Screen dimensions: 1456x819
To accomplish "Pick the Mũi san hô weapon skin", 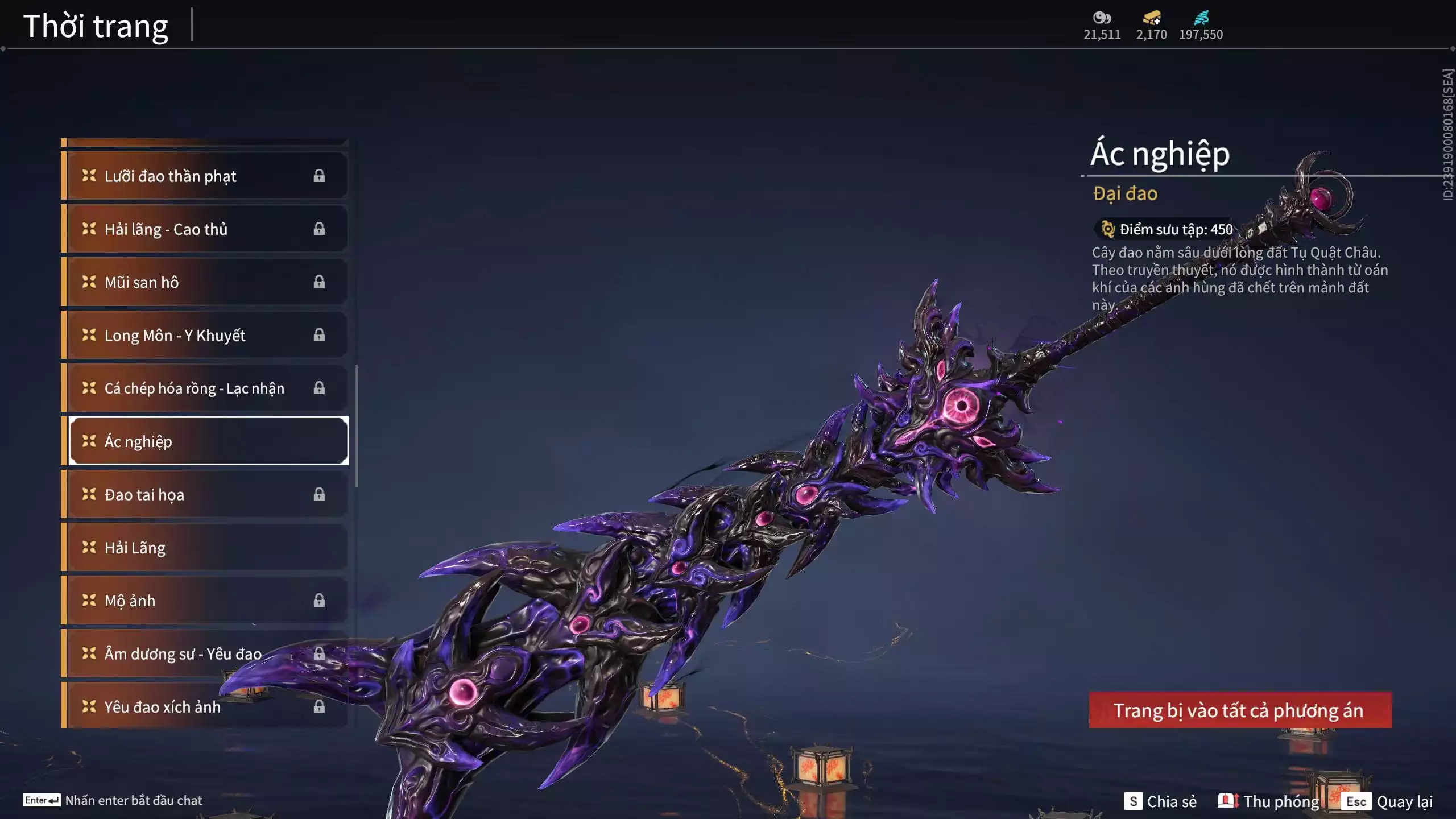I will click(x=205, y=282).
